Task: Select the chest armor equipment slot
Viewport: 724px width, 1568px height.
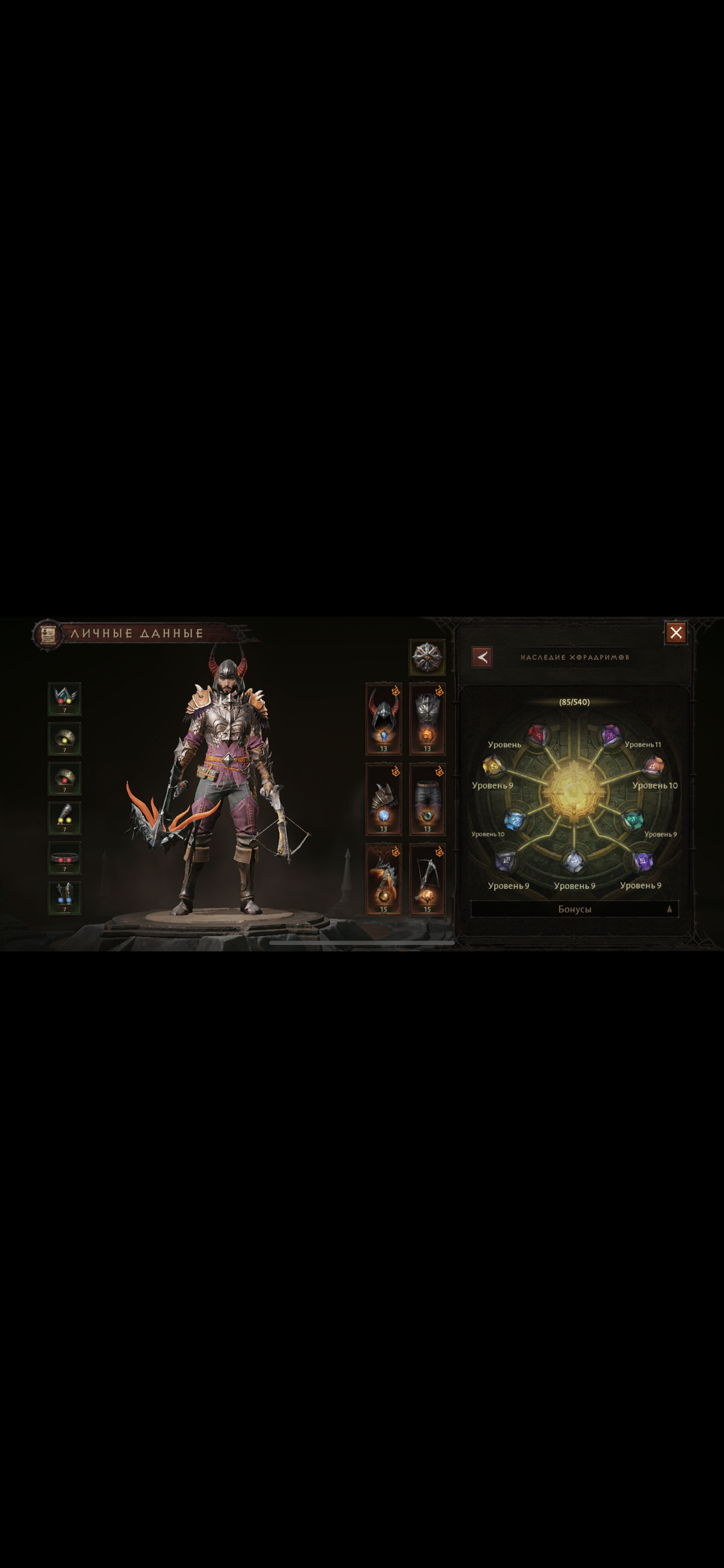Action: click(427, 719)
